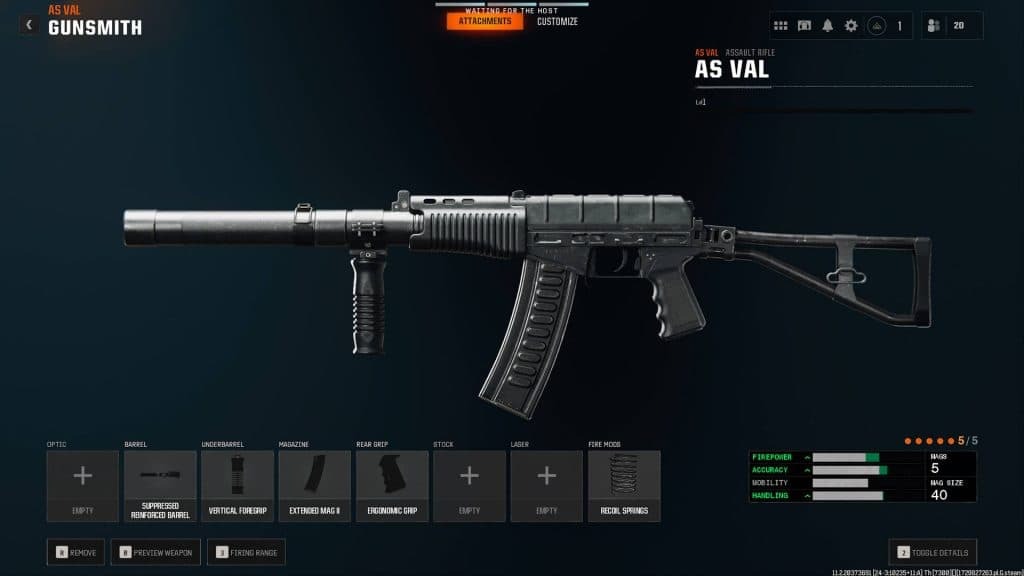
Task: Select the Attachments tab
Action: [485, 21]
